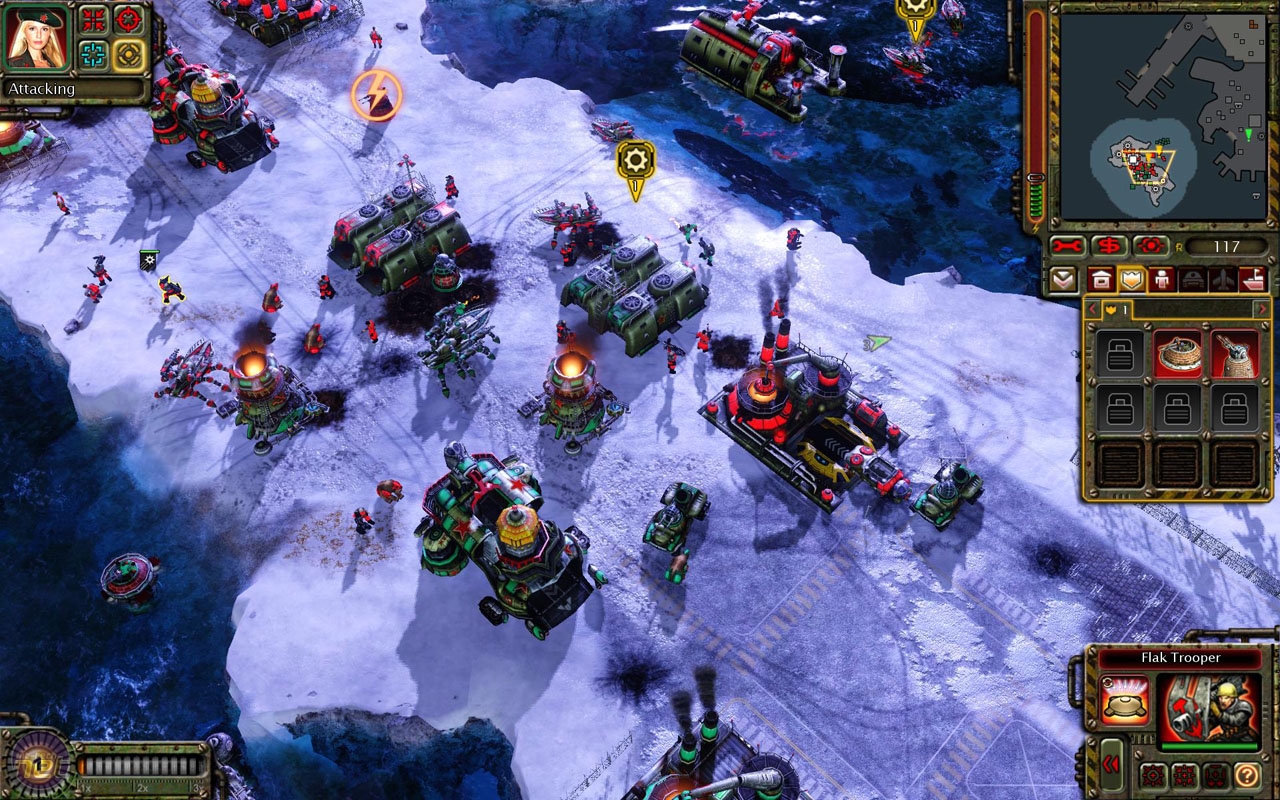The width and height of the screenshot is (1280, 800).
Task: Open help via the question mark button
Action: 1246,775
